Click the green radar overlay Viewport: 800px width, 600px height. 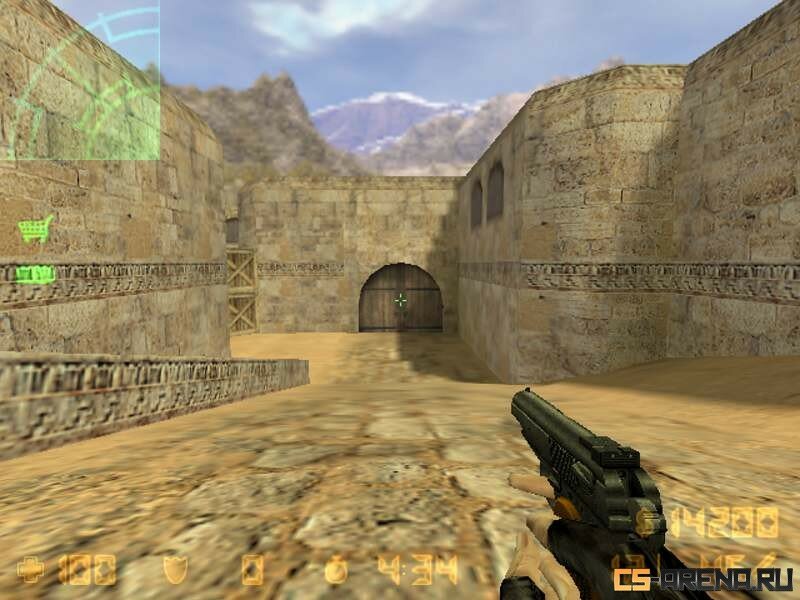click(x=80, y=80)
